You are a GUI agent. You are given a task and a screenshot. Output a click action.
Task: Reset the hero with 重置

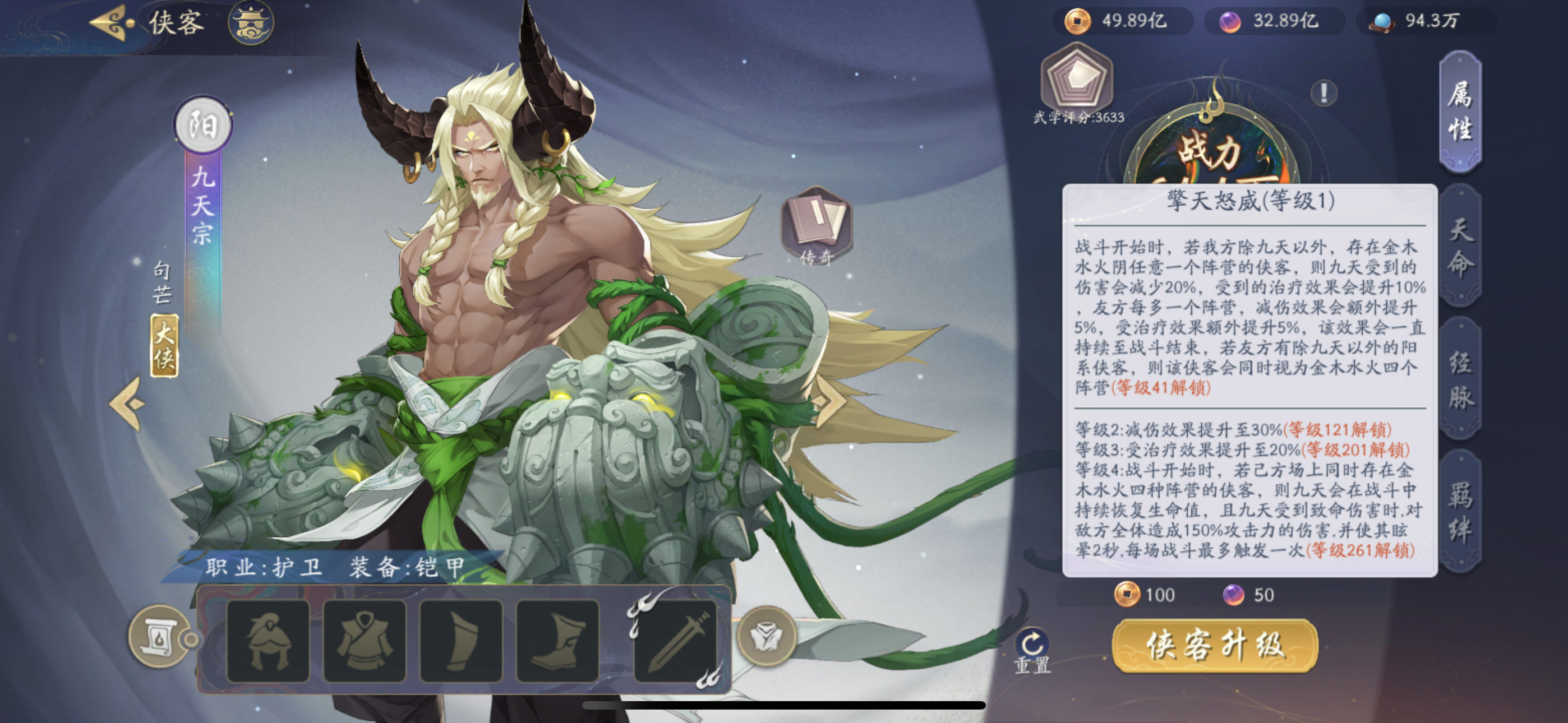(x=1032, y=651)
